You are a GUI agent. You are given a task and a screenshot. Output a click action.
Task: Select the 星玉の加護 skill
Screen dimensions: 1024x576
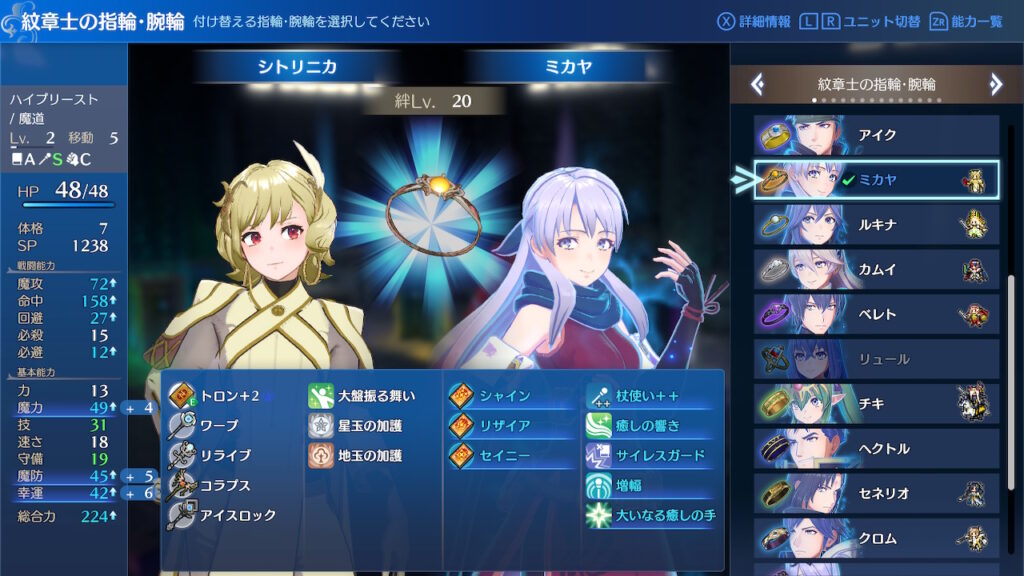click(x=368, y=426)
